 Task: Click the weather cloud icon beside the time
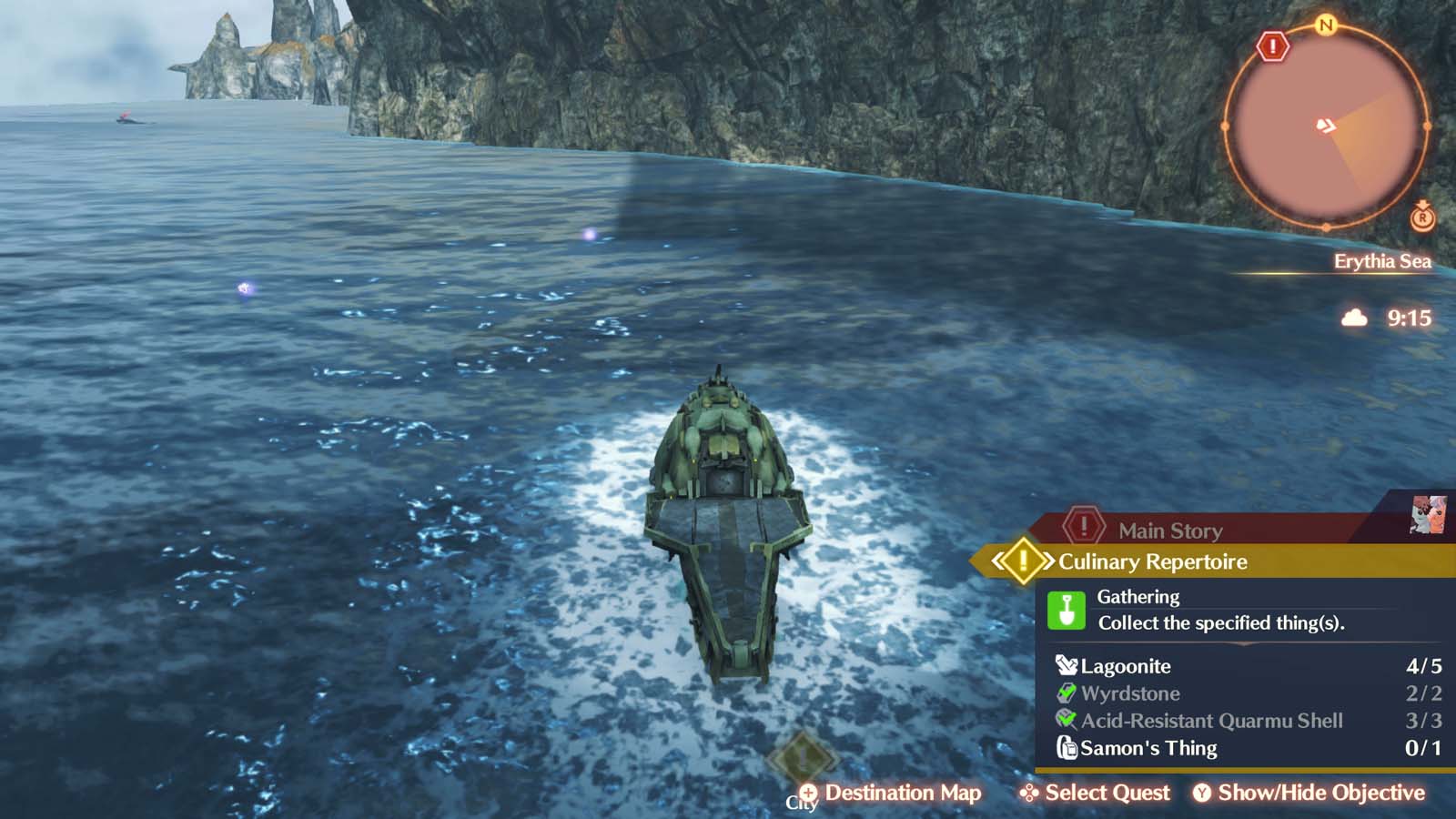coord(1355,318)
